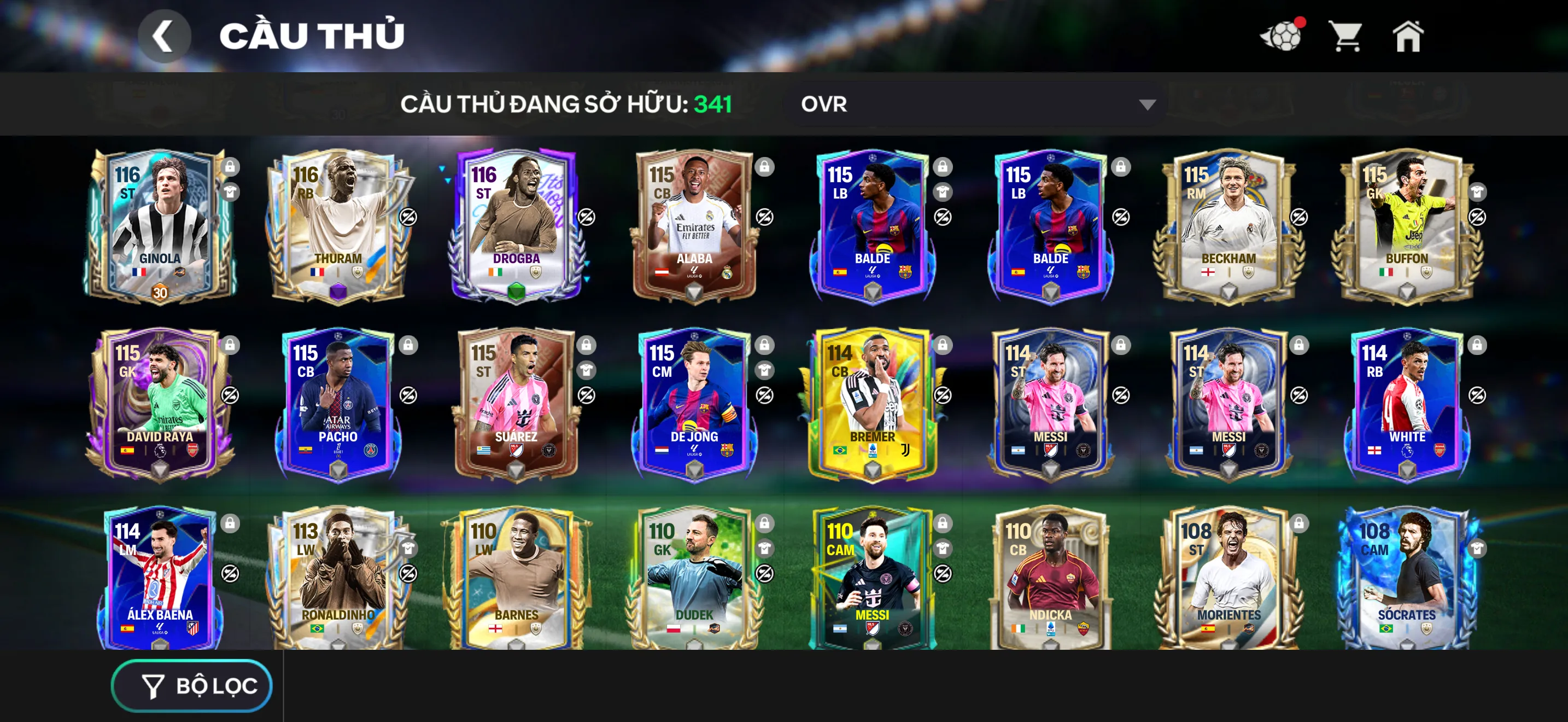Click the jersey icon on De Jong's card
Viewport: 1568px width, 722px height.
click(x=764, y=371)
